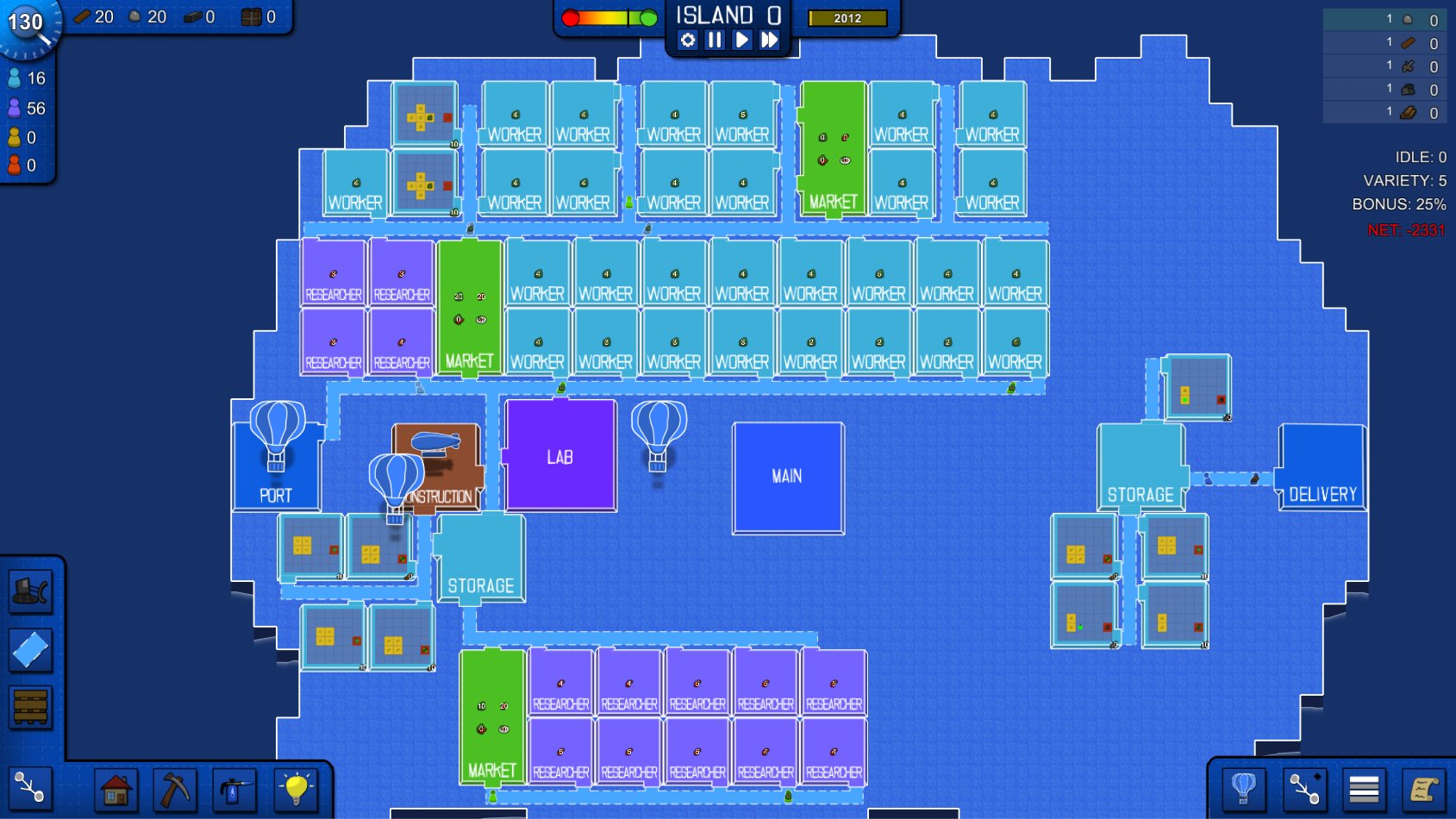Pause the game simulation
This screenshot has height=819, width=1456.
pos(714,39)
